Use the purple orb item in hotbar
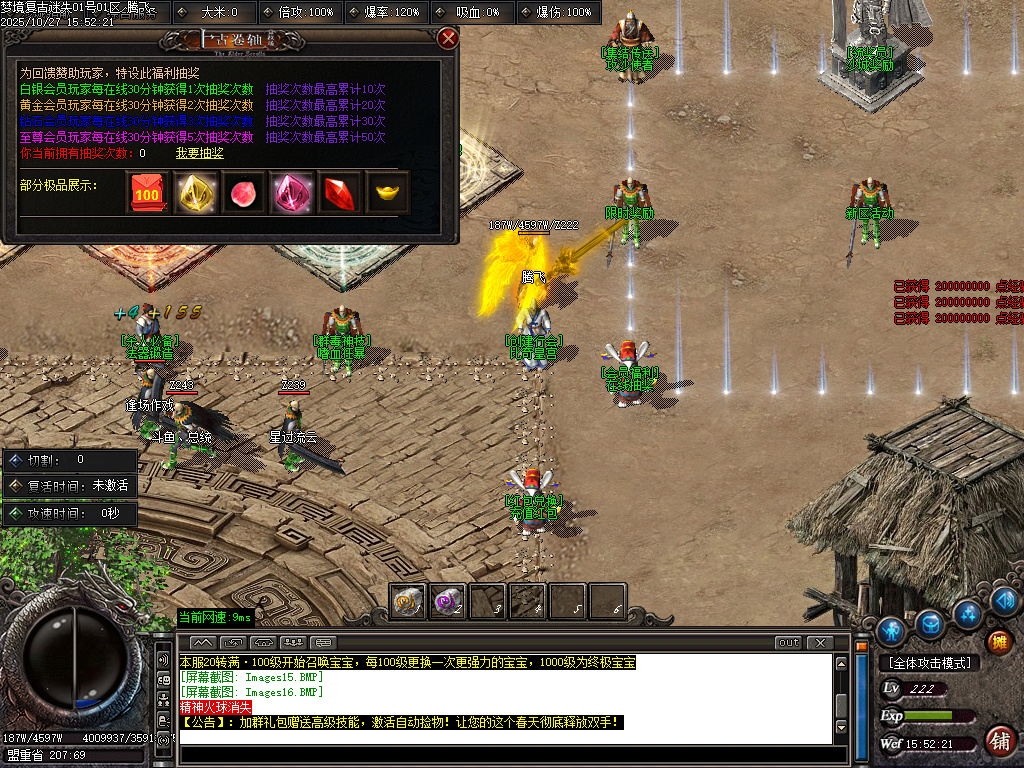Image resolution: width=1024 pixels, height=768 pixels. tap(447, 601)
